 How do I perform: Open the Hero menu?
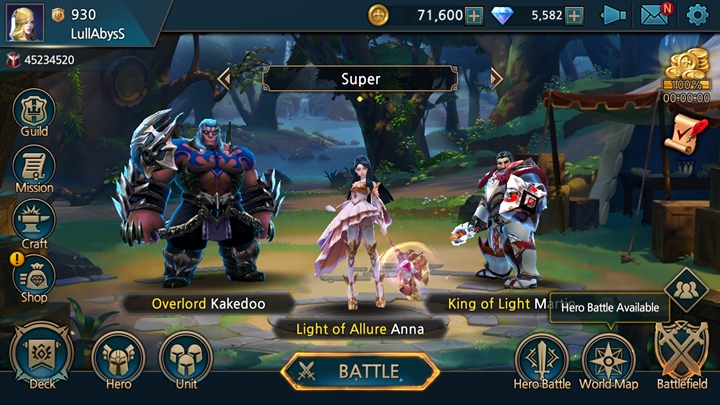[118, 358]
